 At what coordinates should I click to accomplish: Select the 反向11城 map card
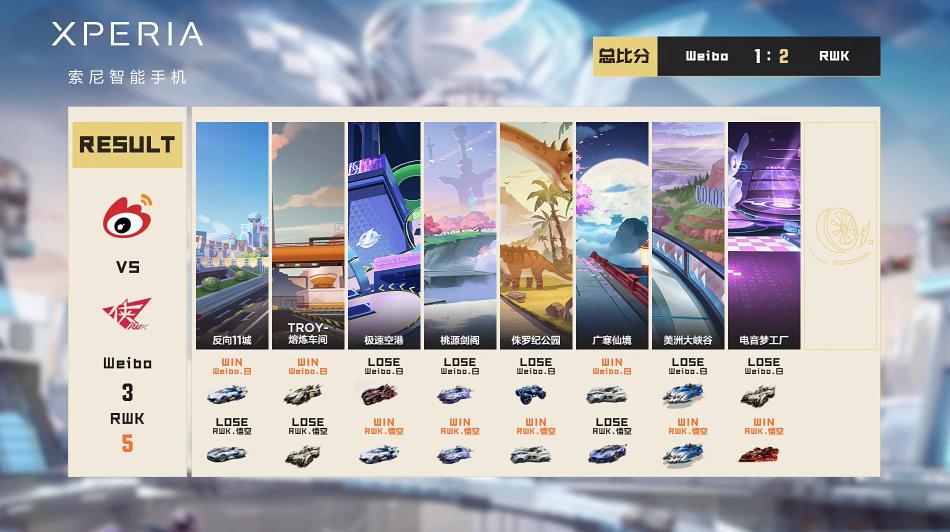click(232, 235)
